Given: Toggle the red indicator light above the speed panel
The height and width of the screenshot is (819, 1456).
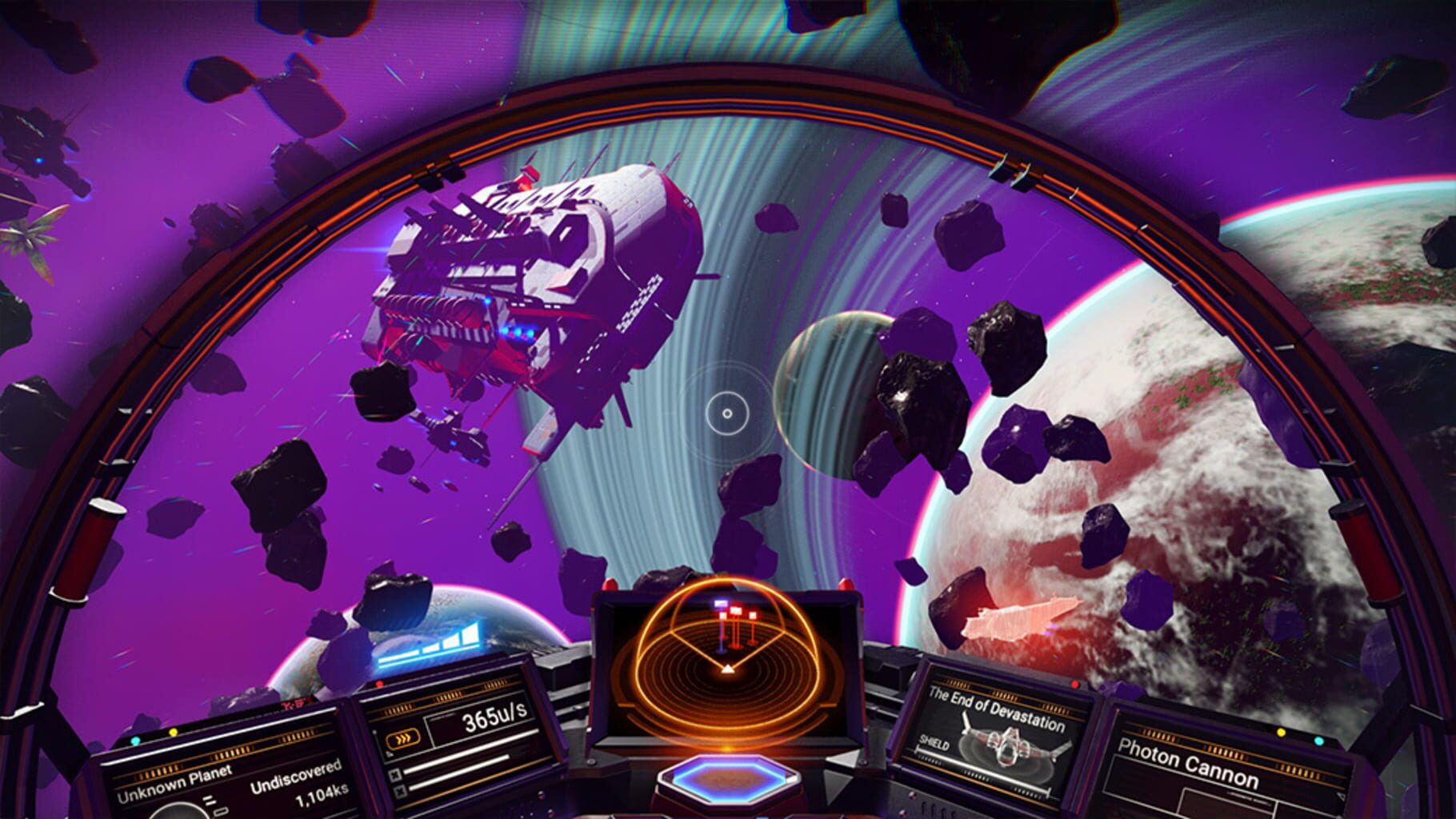Looking at the screenshot, I should pyautogui.click(x=379, y=682).
